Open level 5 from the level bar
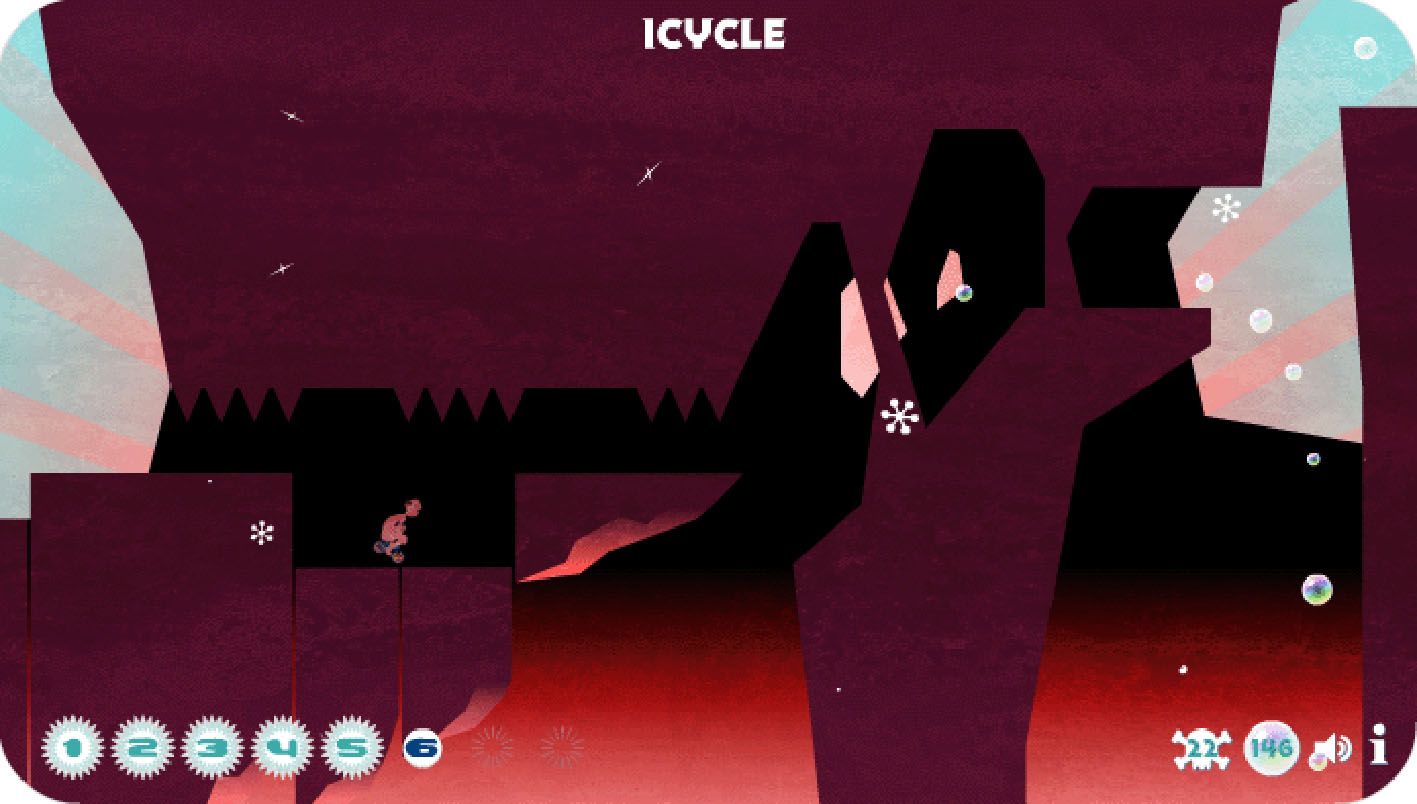 (352, 747)
